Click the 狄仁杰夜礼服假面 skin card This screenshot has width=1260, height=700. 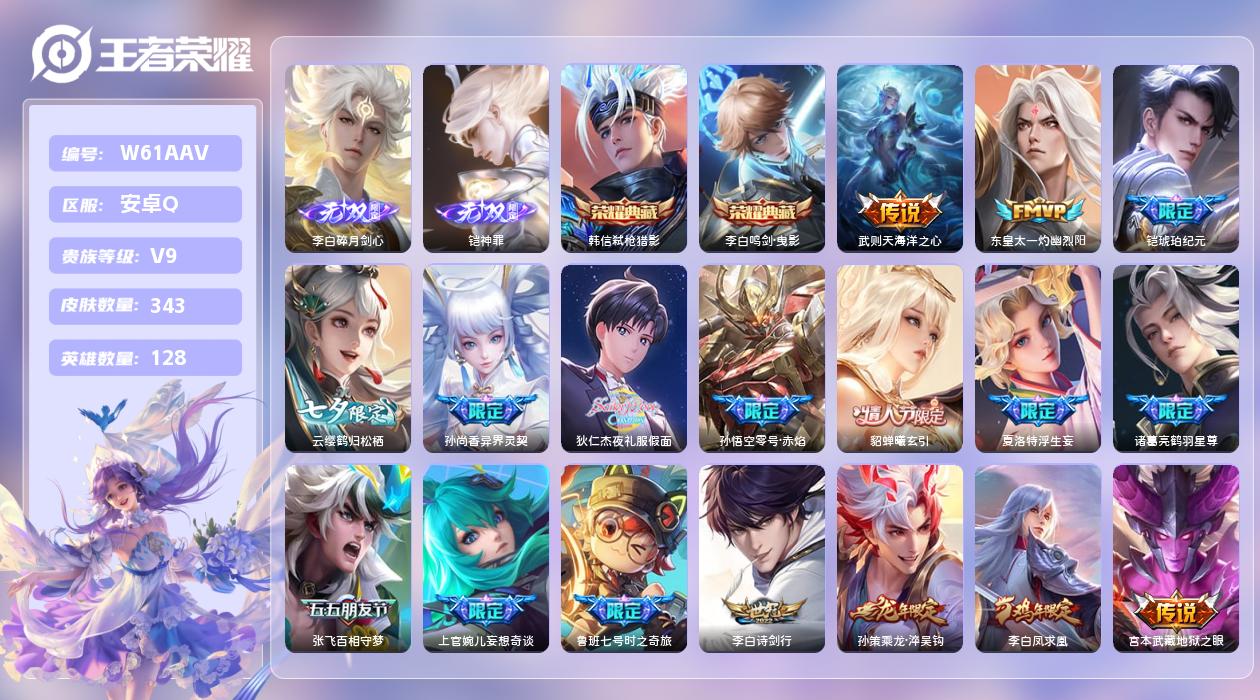(624, 358)
